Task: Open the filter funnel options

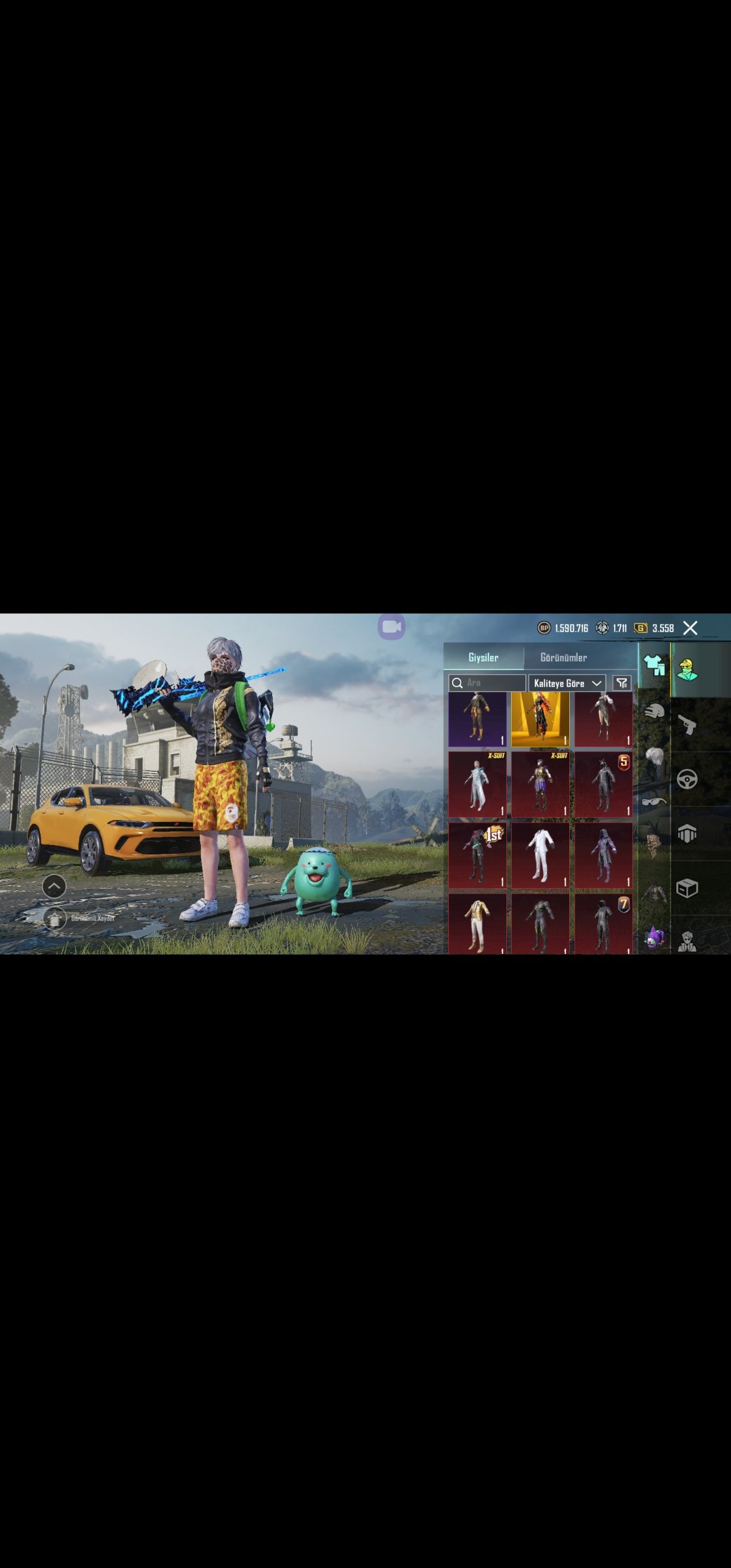Action: pos(621,683)
